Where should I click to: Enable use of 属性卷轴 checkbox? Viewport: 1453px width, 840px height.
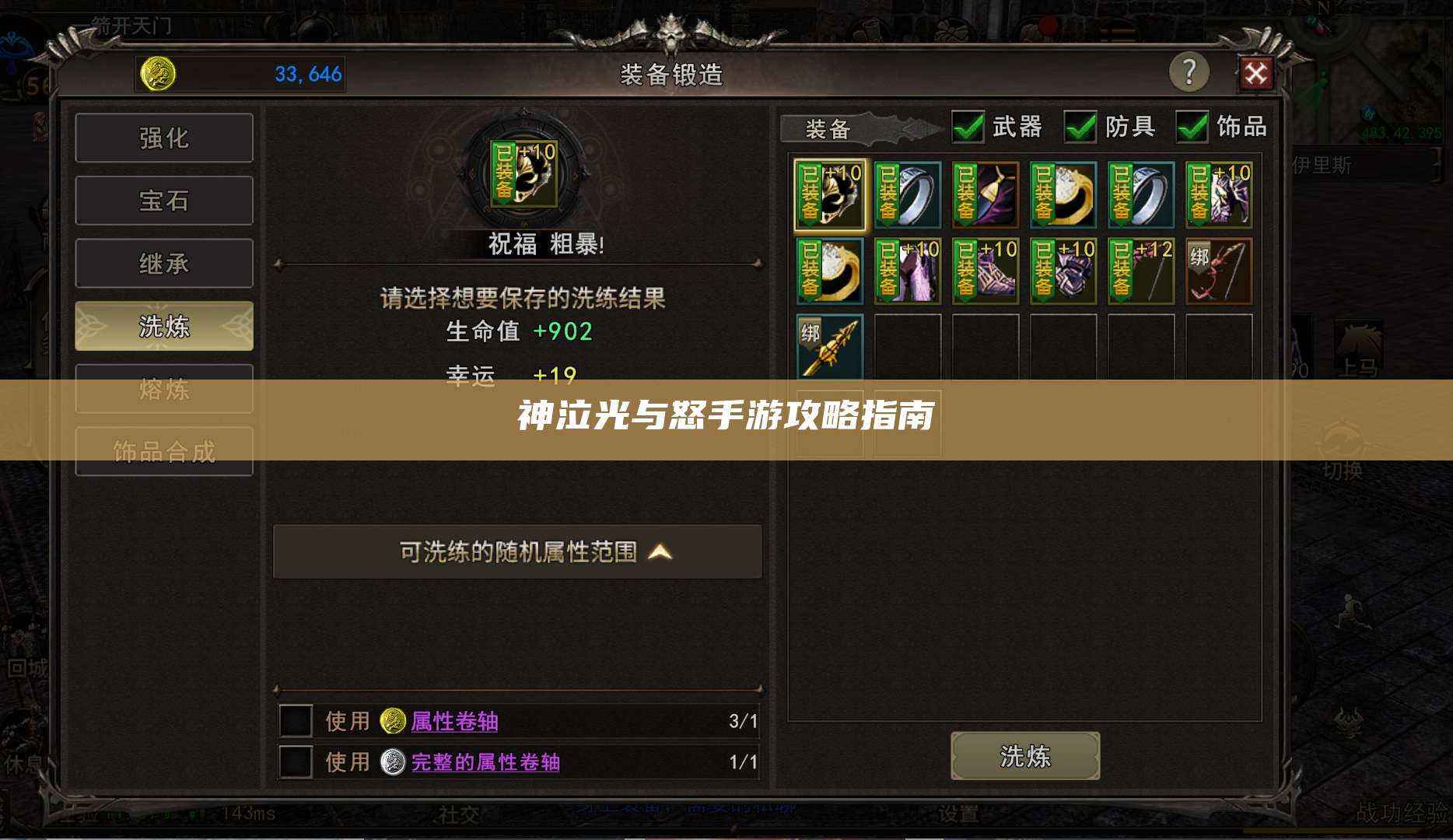point(296,722)
